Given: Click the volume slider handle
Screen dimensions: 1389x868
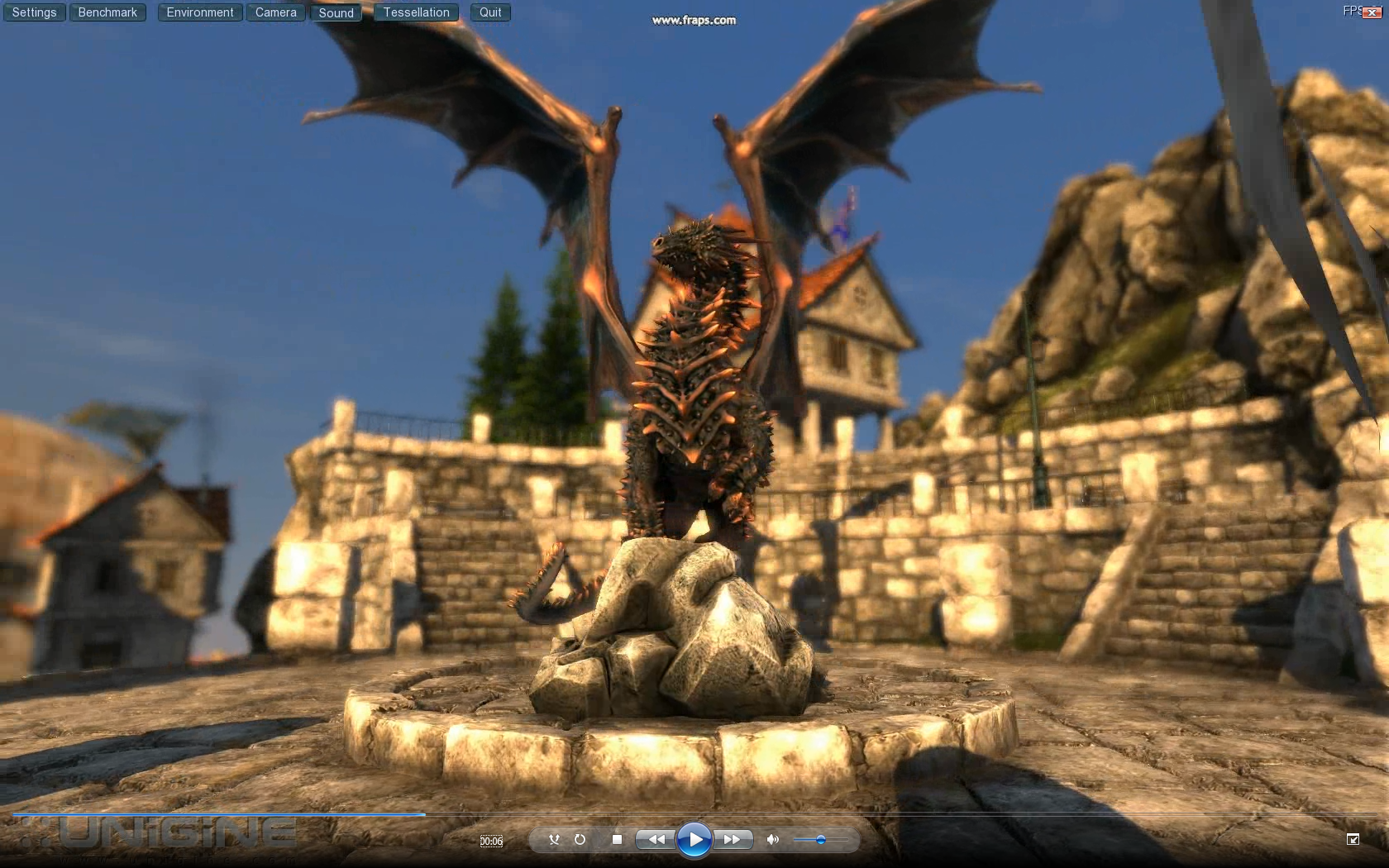Looking at the screenshot, I should pyautogui.click(x=820, y=840).
